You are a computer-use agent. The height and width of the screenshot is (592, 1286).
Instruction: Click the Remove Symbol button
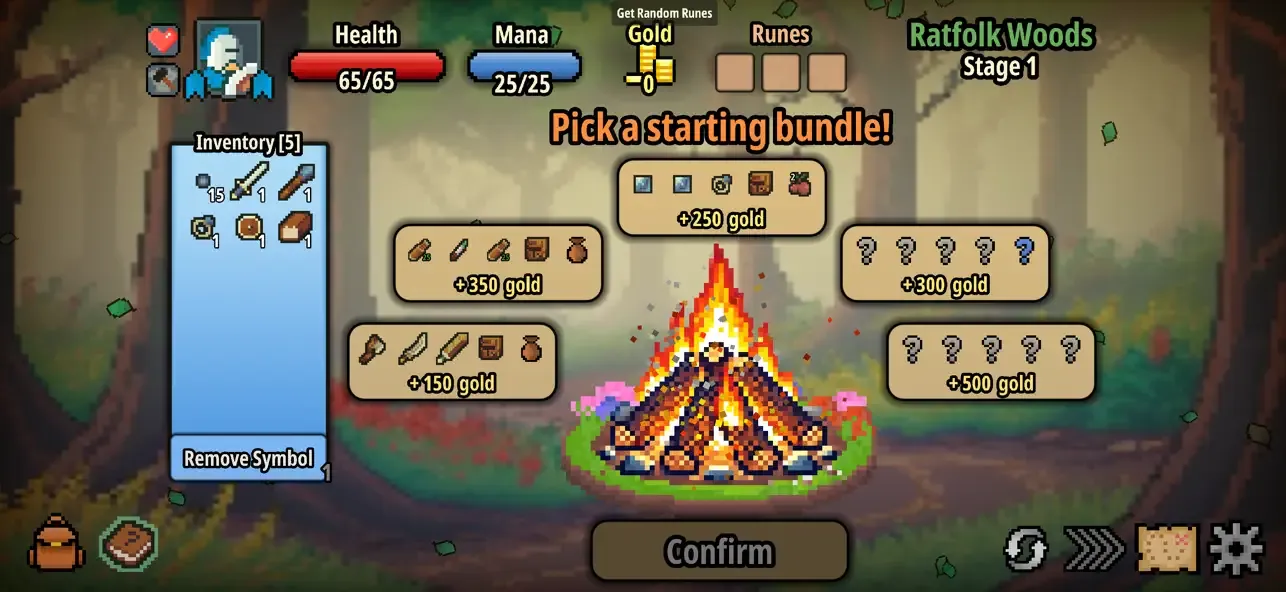coord(248,459)
